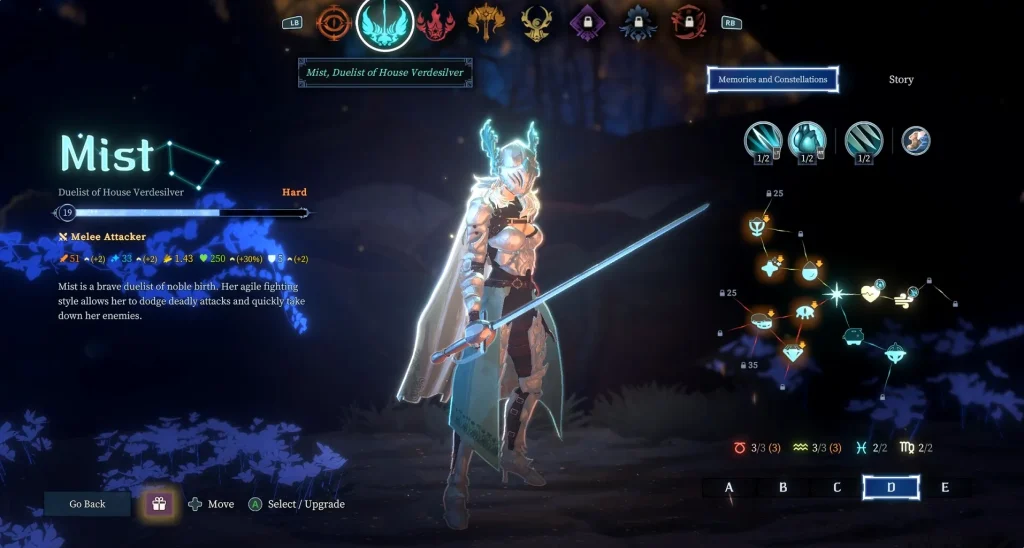Switch to loadout slot B
The image size is (1024, 548).
tap(783, 488)
